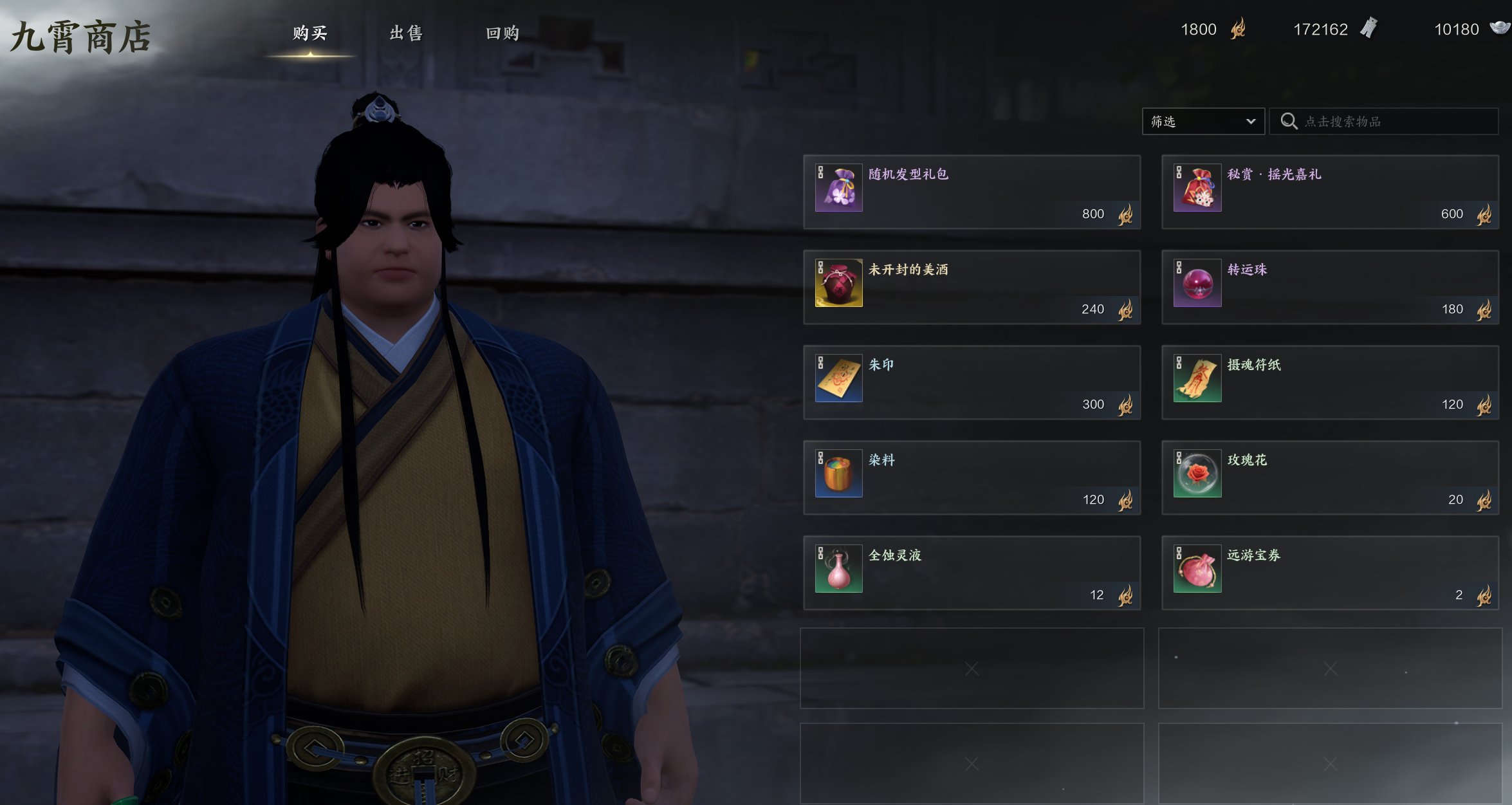This screenshot has height=805, width=1512.
Task: Select the 朱印 seal item
Action: coord(972,382)
